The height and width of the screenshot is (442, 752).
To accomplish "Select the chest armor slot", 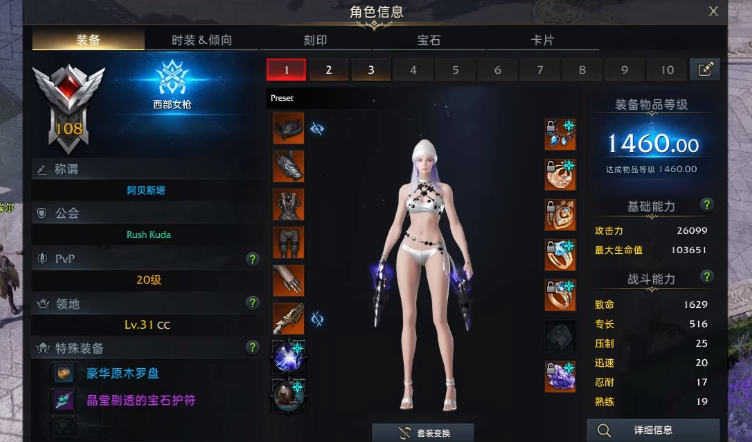I will 288,204.
